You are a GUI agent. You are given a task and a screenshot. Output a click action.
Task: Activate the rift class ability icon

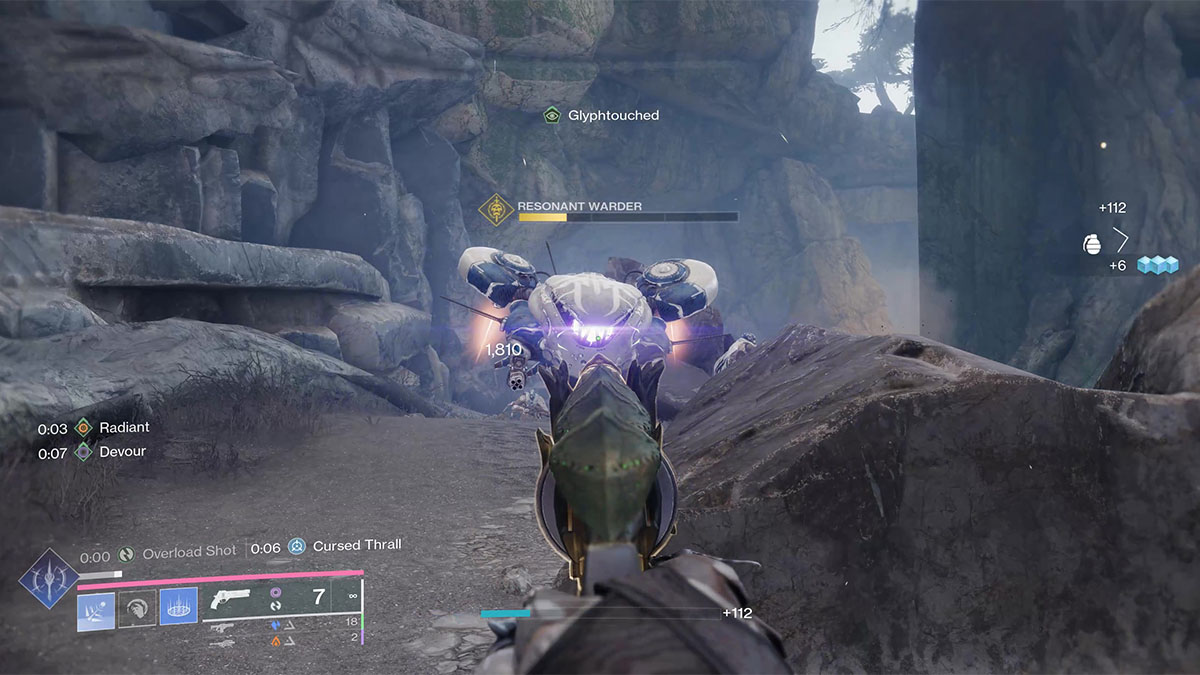(178, 608)
